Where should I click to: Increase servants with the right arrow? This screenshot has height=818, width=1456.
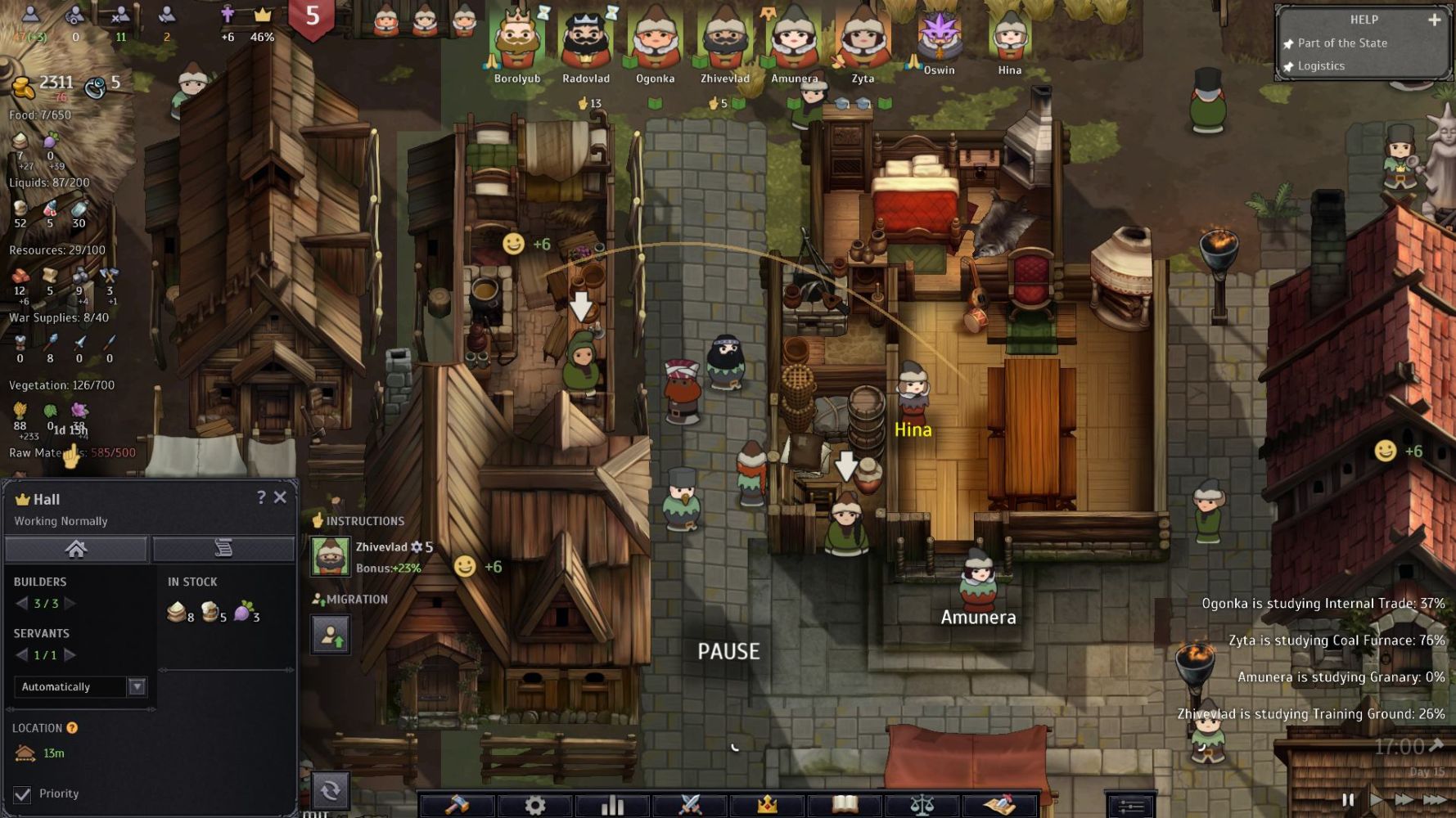tap(70, 655)
